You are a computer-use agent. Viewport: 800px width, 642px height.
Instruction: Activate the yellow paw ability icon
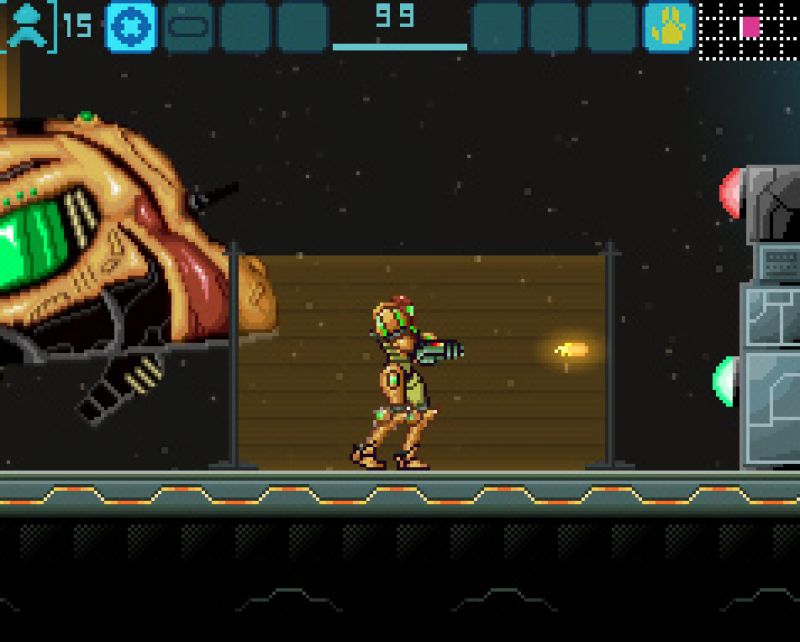point(668,27)
